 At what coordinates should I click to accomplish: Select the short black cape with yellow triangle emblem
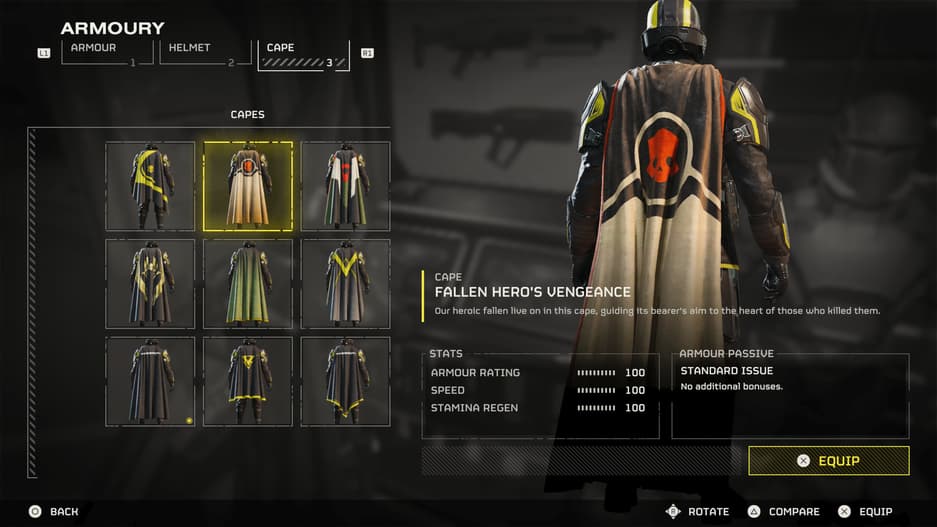[248, 381]
